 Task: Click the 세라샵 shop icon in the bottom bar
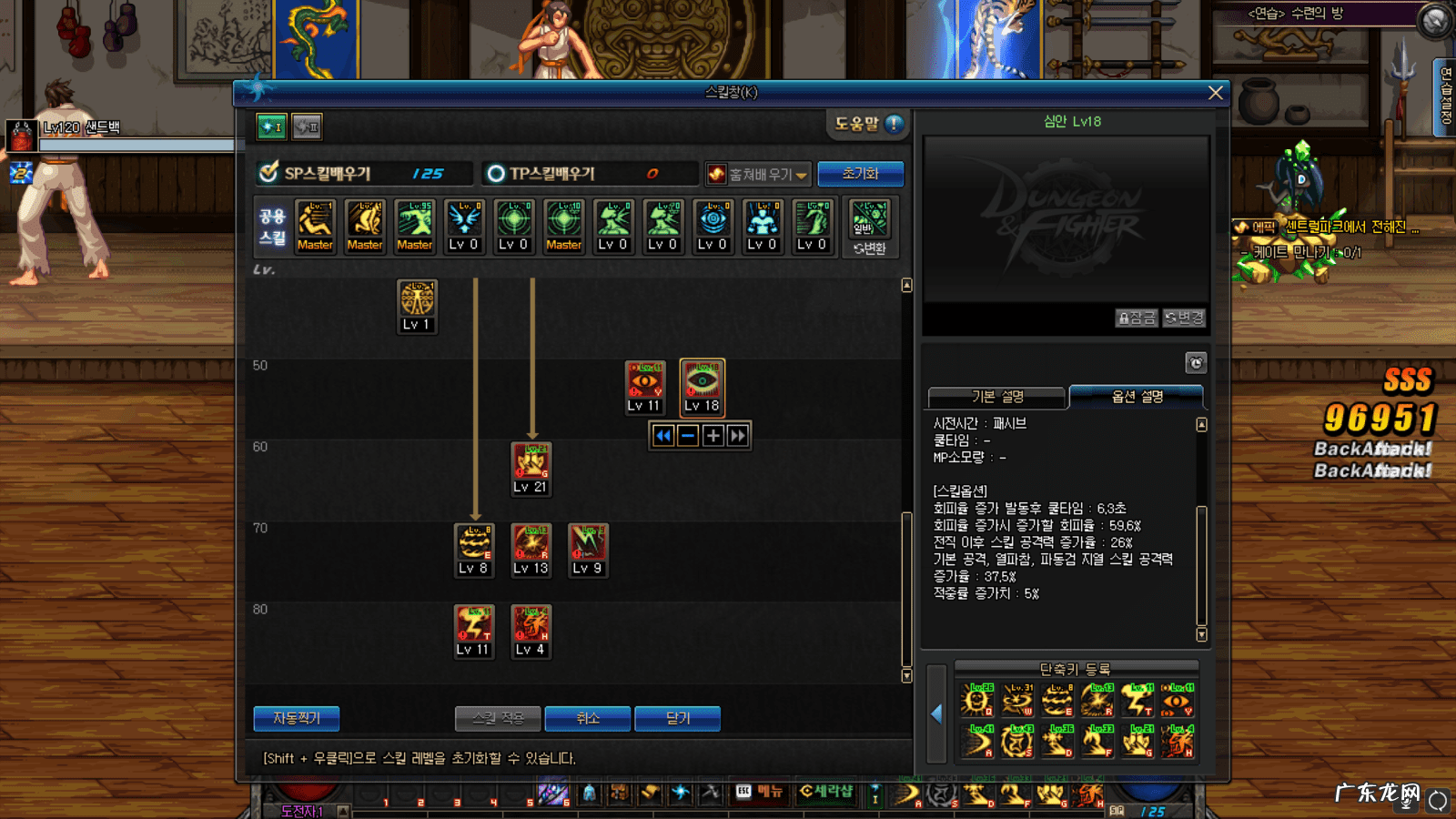click(827, 793)
